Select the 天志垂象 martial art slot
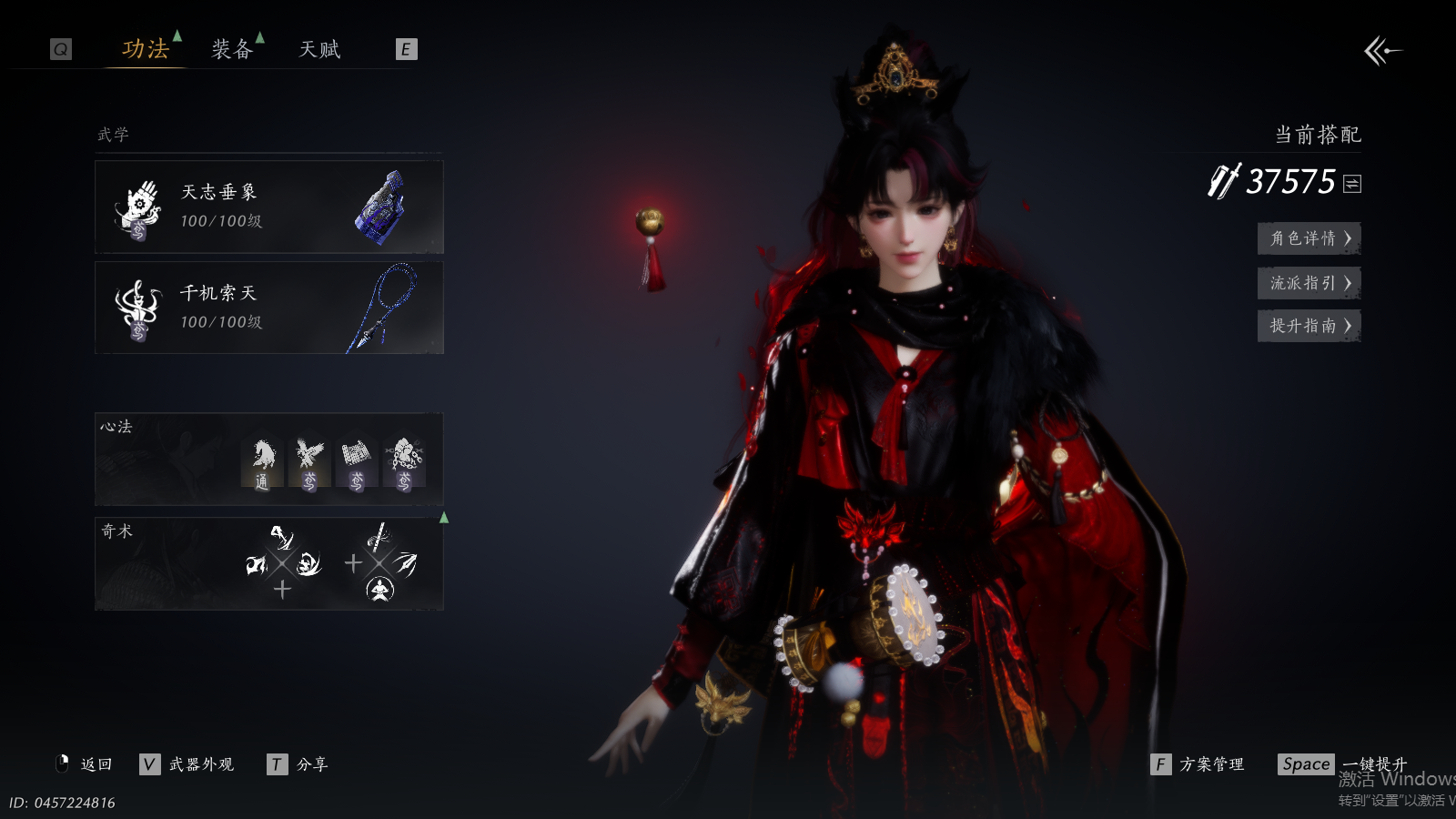 tap(268, 207)
